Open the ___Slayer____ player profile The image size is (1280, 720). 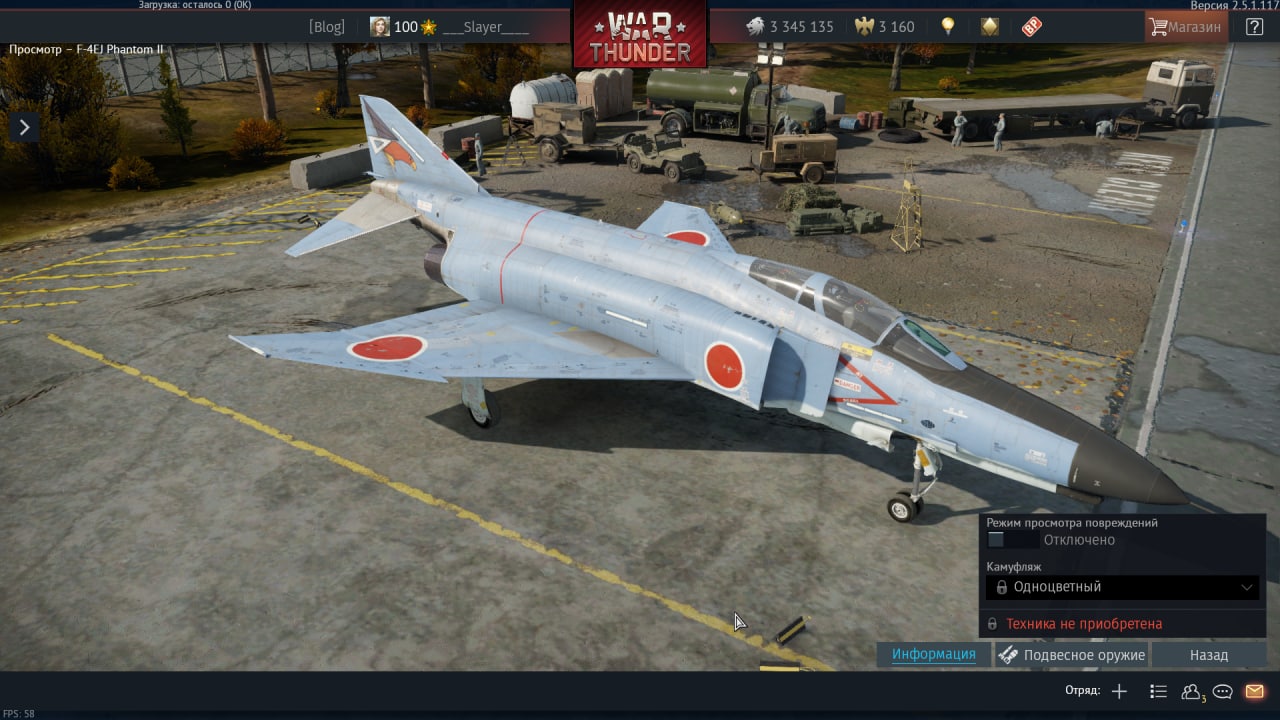pos(485,27)
